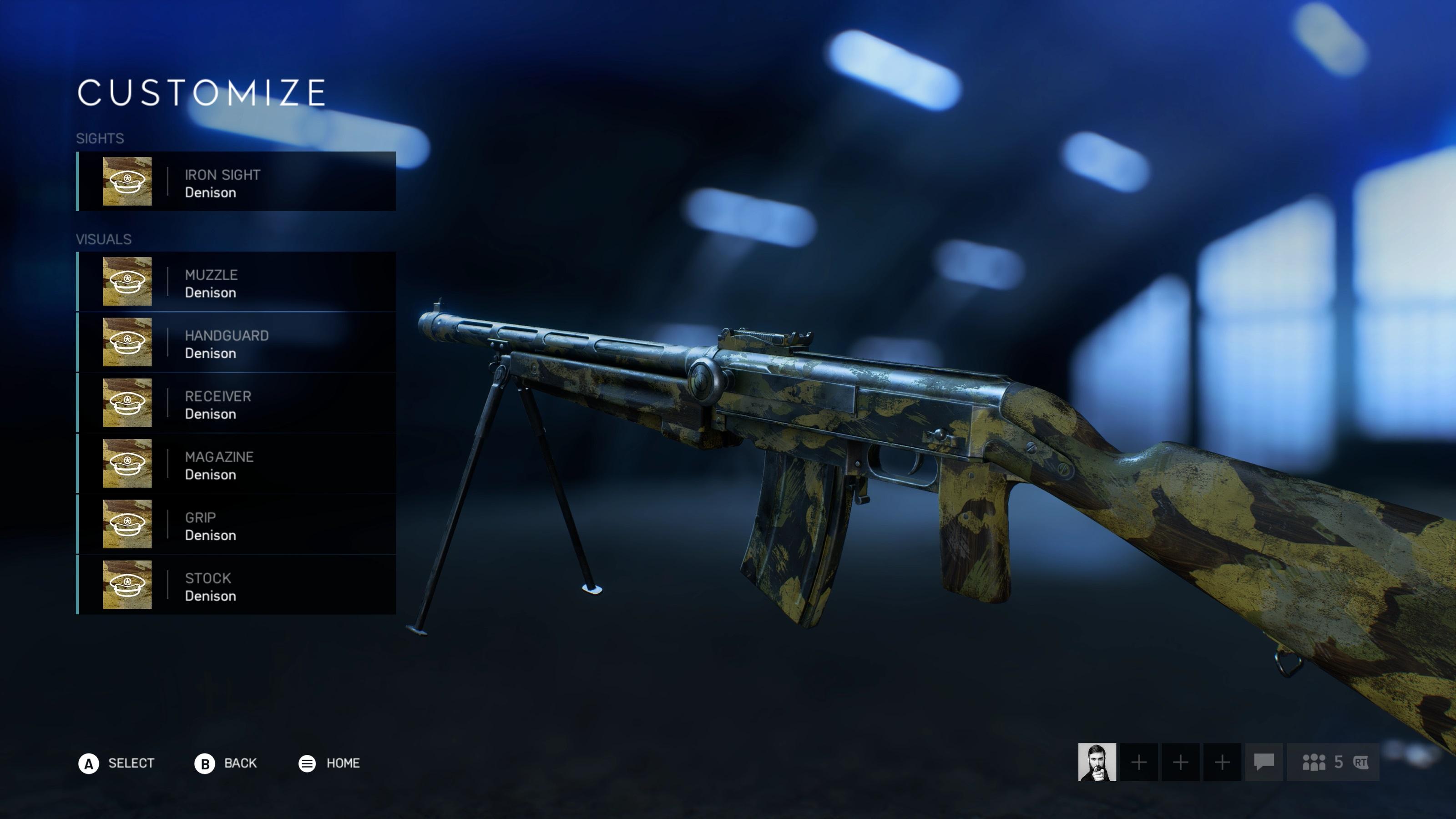This screenshot has height=819, width=1456.
Task: Select the Stock visual row
Action: point(236,585)
